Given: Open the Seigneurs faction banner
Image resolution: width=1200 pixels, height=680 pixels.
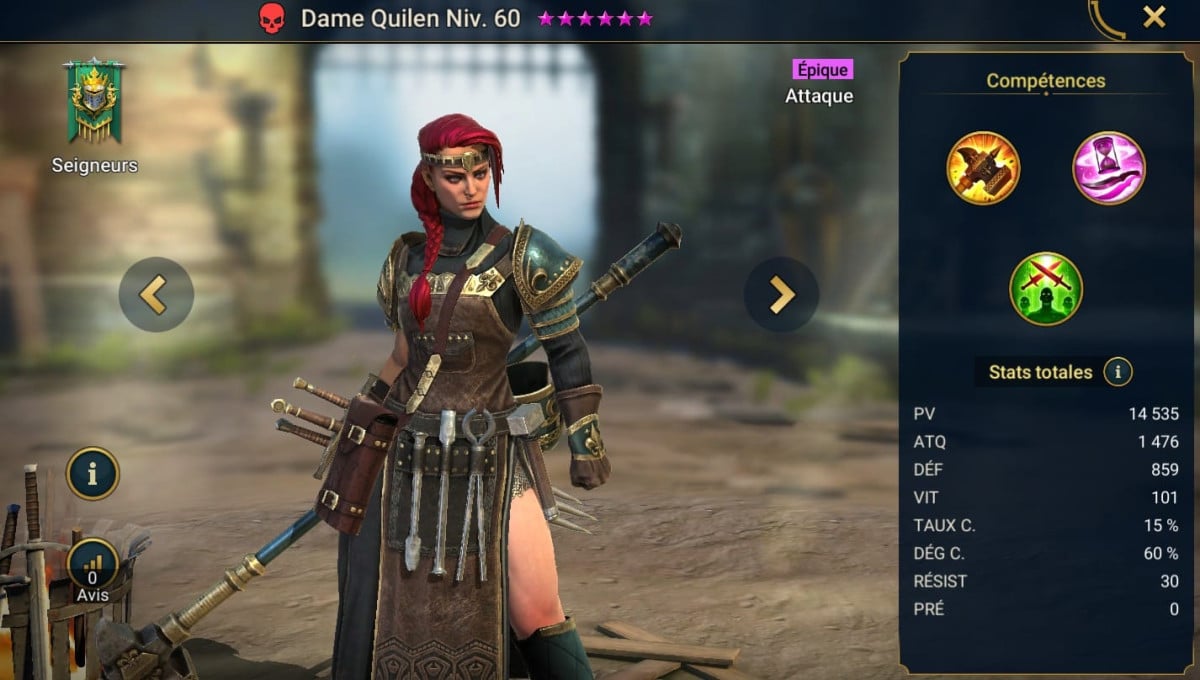Looking at the screenshot, I should coord(94,102).
